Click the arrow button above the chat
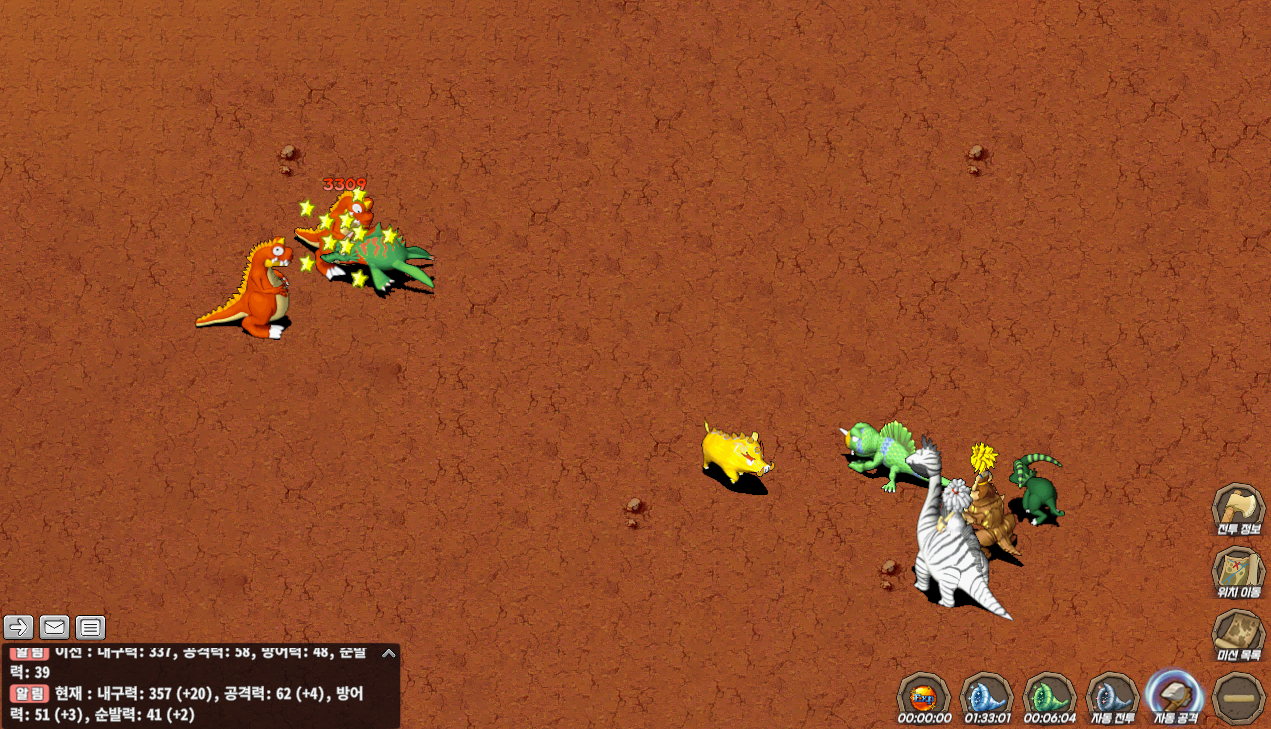Viewport: 1271px width, 729px height. pos(18,627)
